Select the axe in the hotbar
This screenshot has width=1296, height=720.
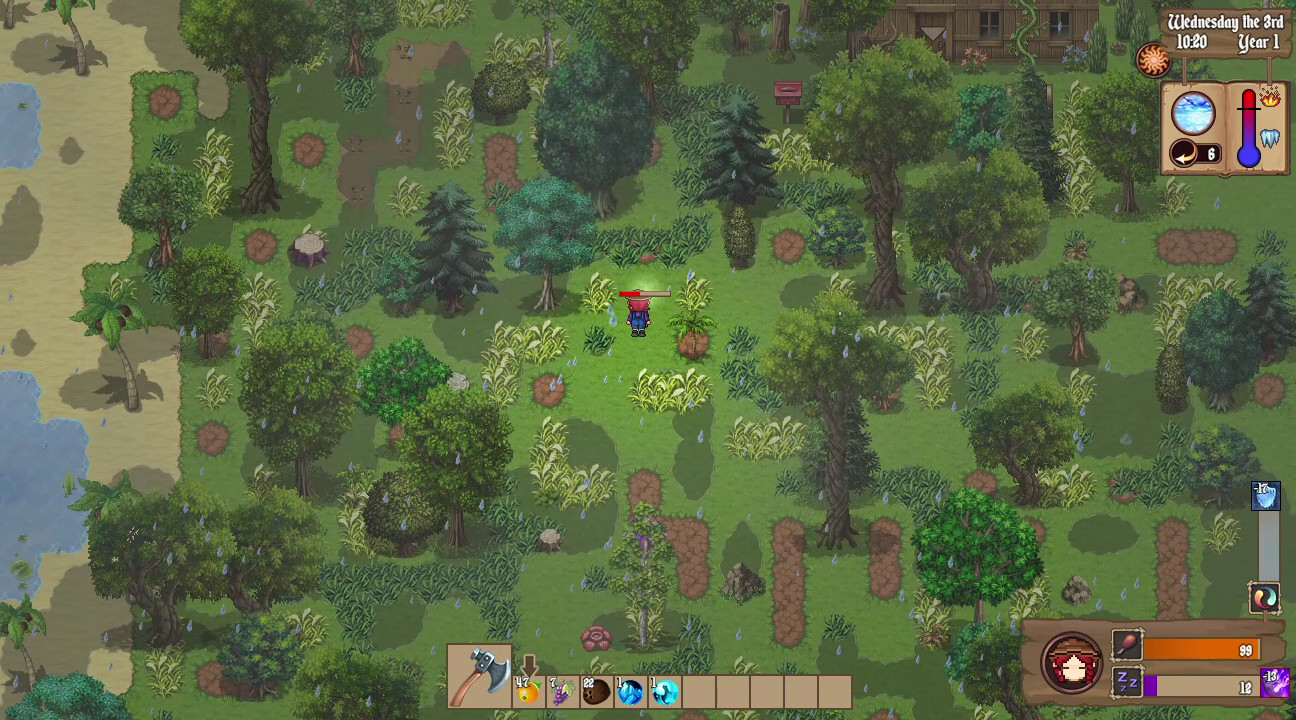[x=481, y=677]
